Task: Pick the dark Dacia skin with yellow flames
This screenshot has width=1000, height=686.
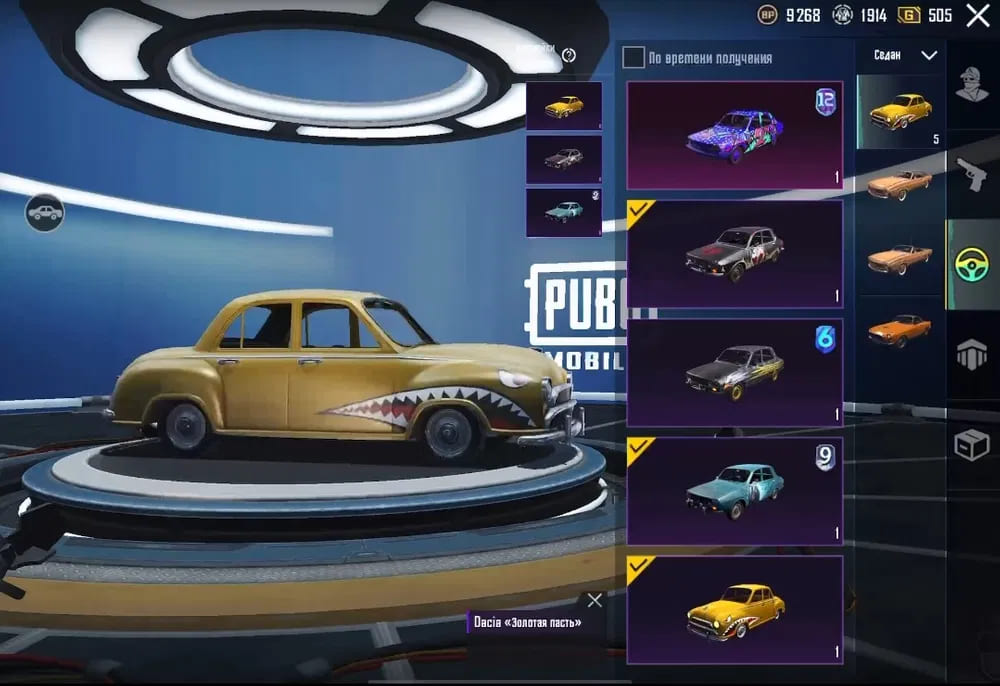Action: tap(735, 372)
